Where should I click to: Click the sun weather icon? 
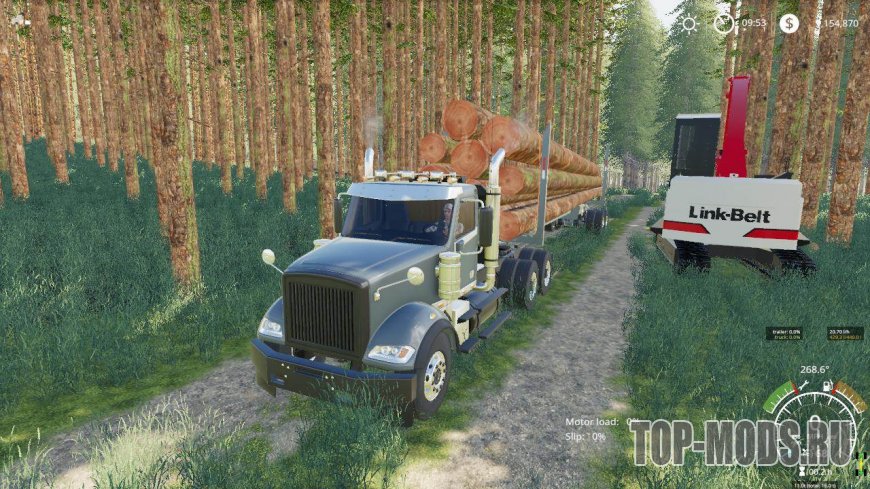click(689, 23)
